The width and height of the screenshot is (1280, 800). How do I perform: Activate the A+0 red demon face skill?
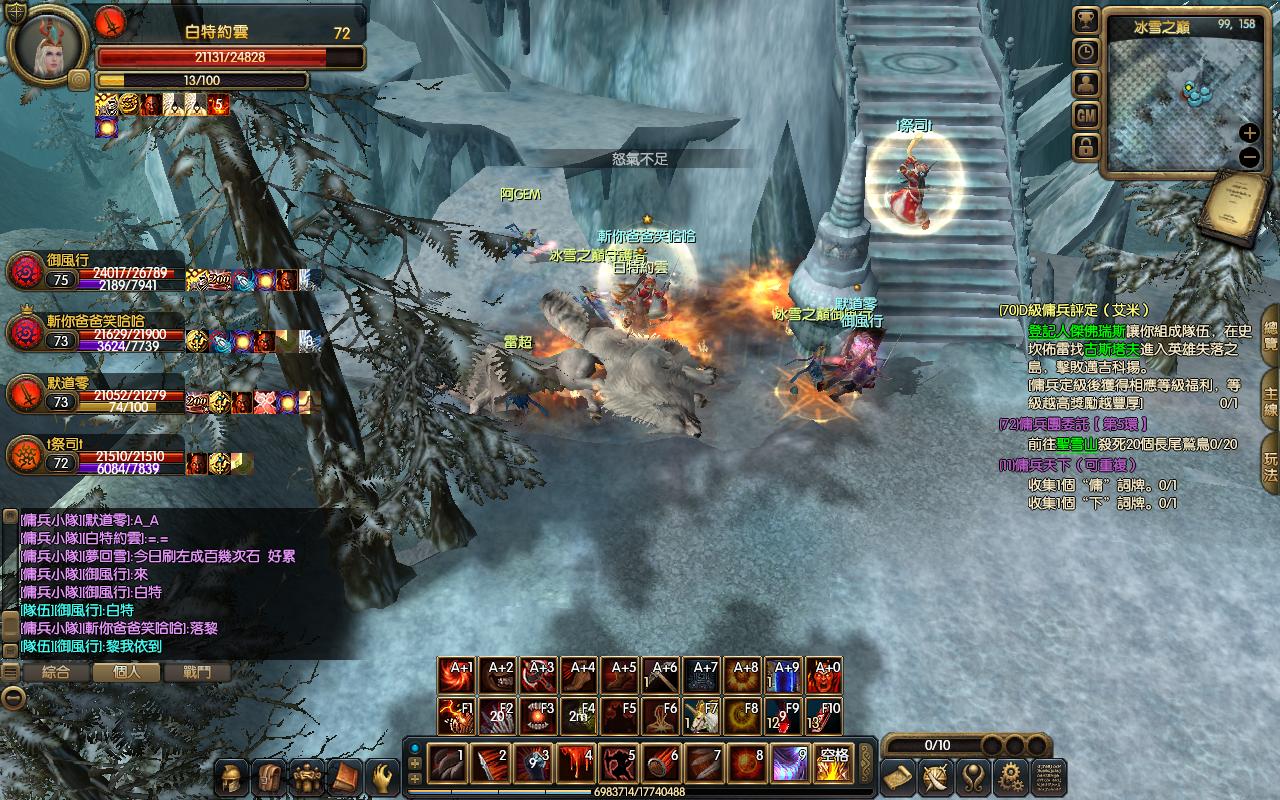824,677
